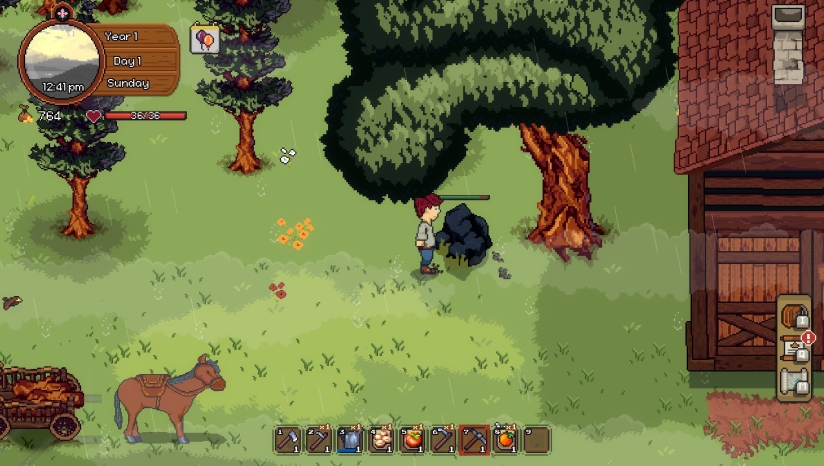
Task: Click the round weather clock dial
Action: click(x=60, y=59)
